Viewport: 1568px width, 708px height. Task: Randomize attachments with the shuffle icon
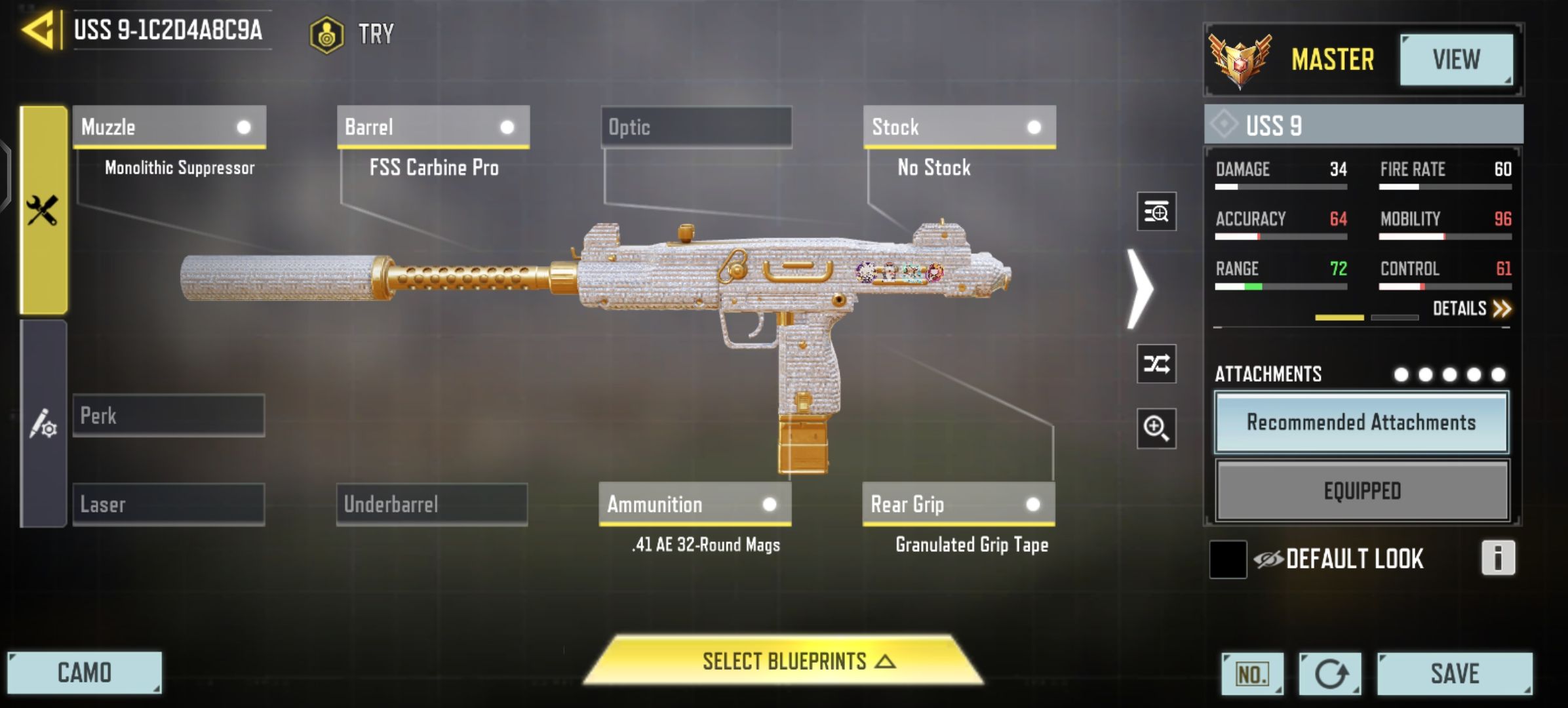tap(1156, 364)
